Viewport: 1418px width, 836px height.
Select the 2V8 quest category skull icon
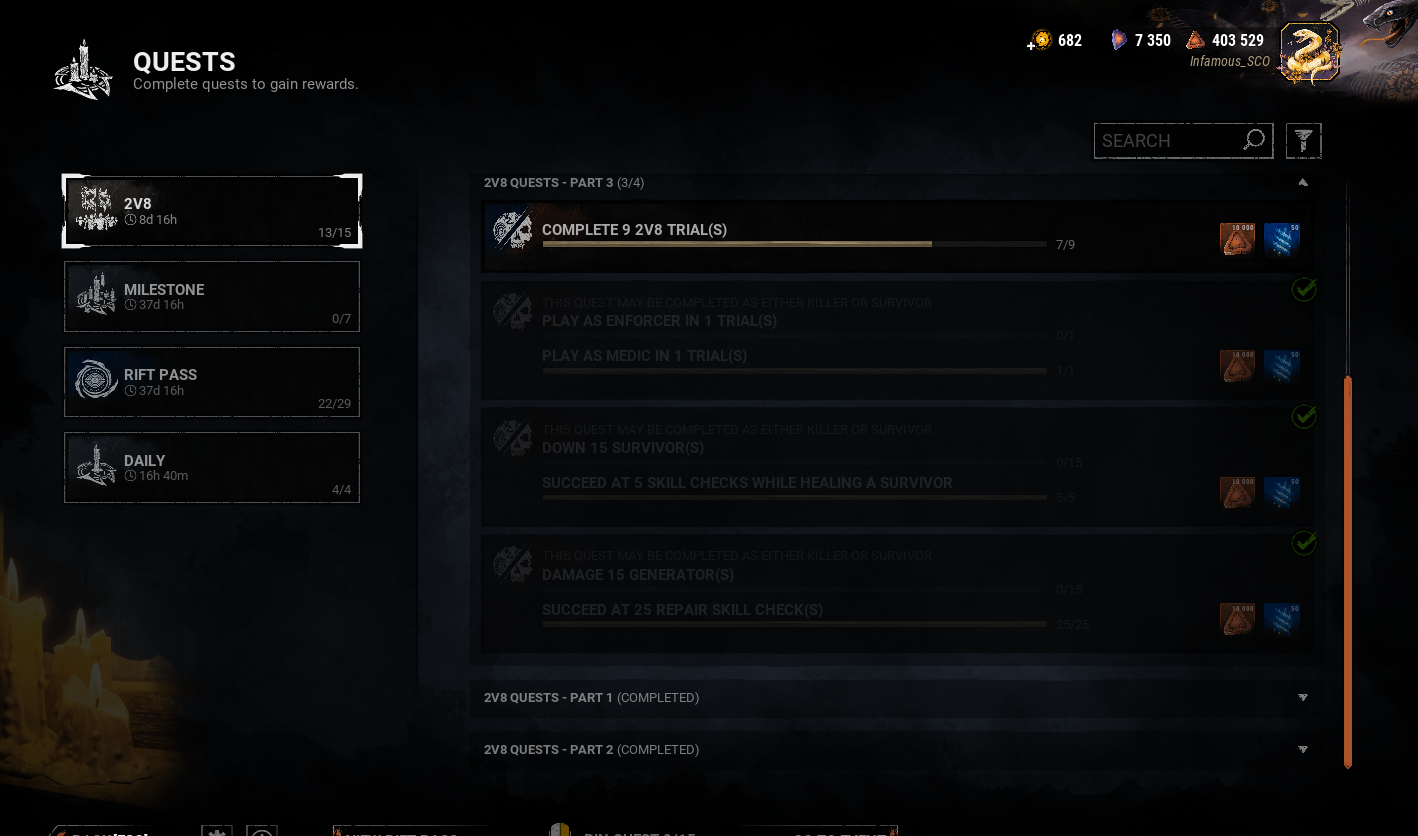click(95, 211)
